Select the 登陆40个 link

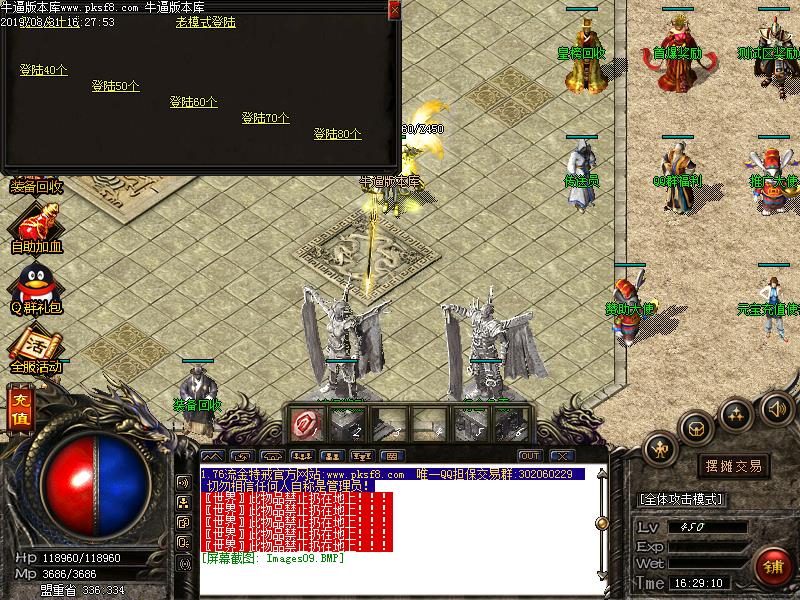44,70
